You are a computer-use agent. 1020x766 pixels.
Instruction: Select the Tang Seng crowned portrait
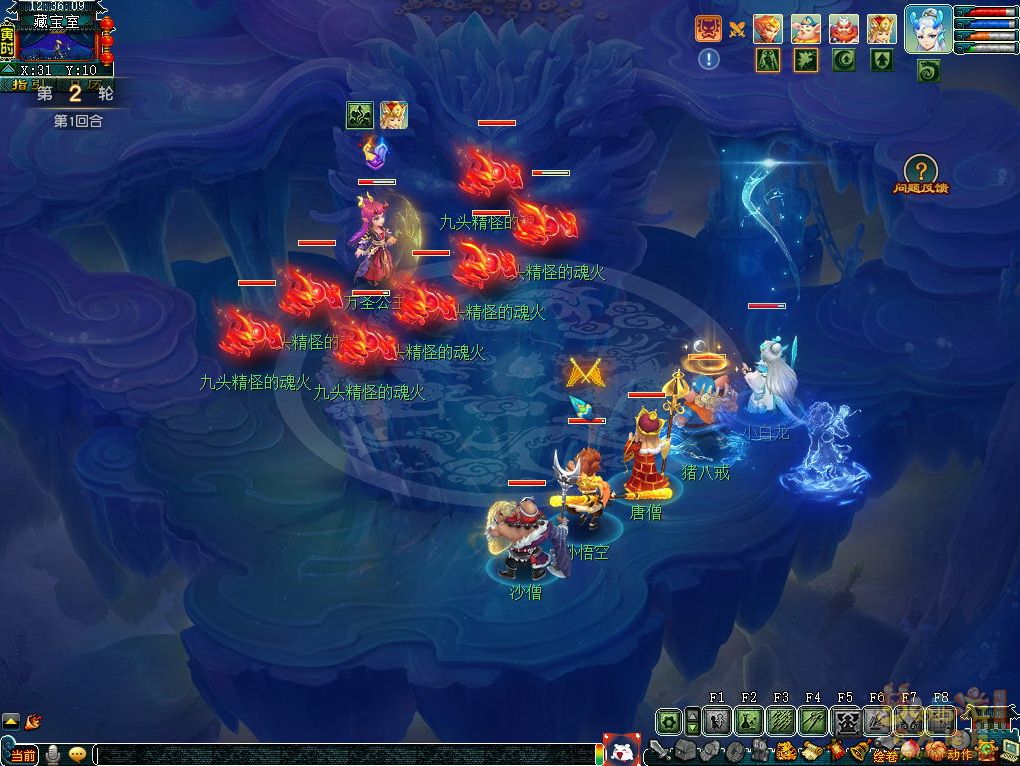881,29
